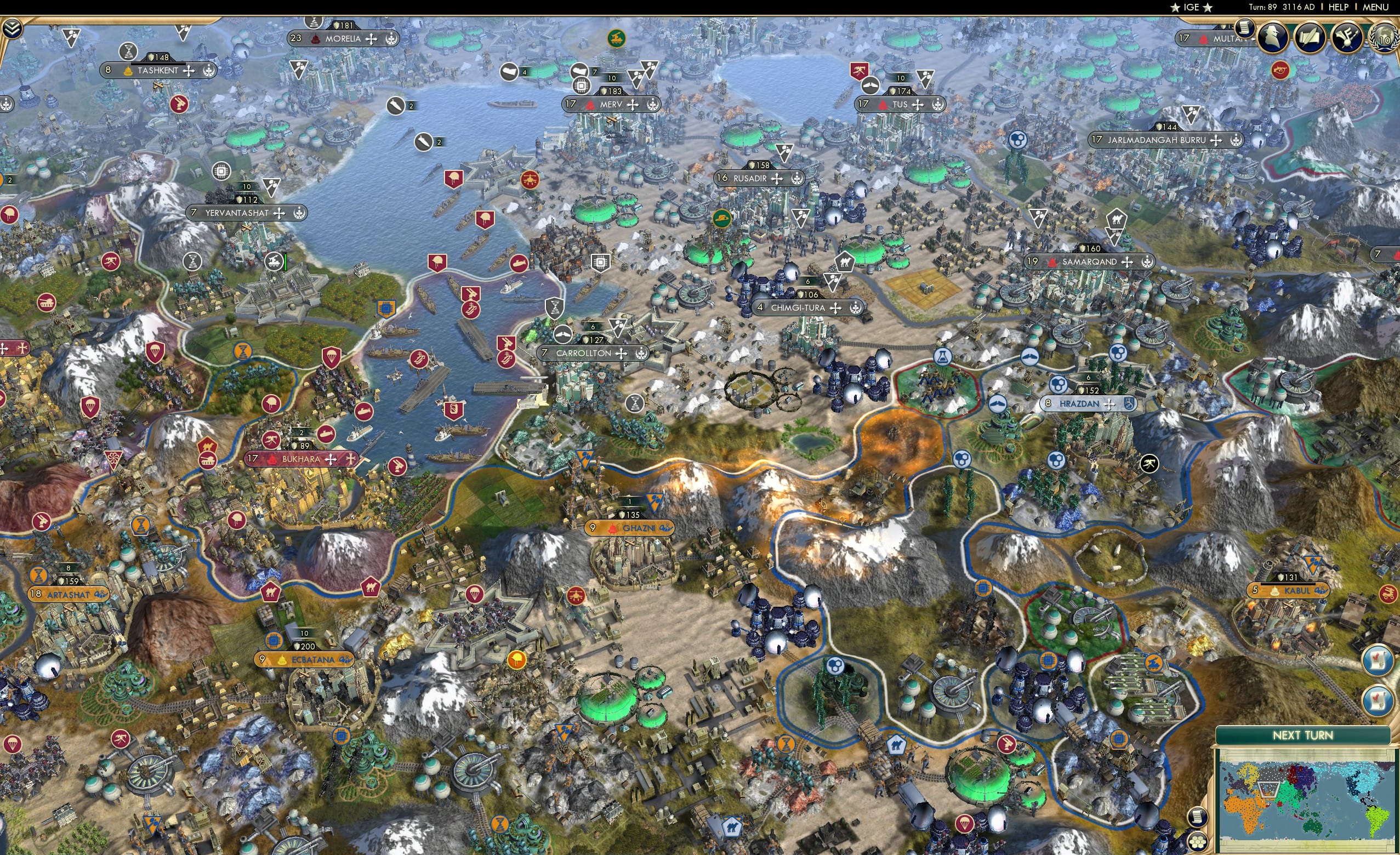Open the World Congress laurel globe icon
The height and width of the screenshot is (855, 1400).
pyautogui.click(x=1383, y=36)
